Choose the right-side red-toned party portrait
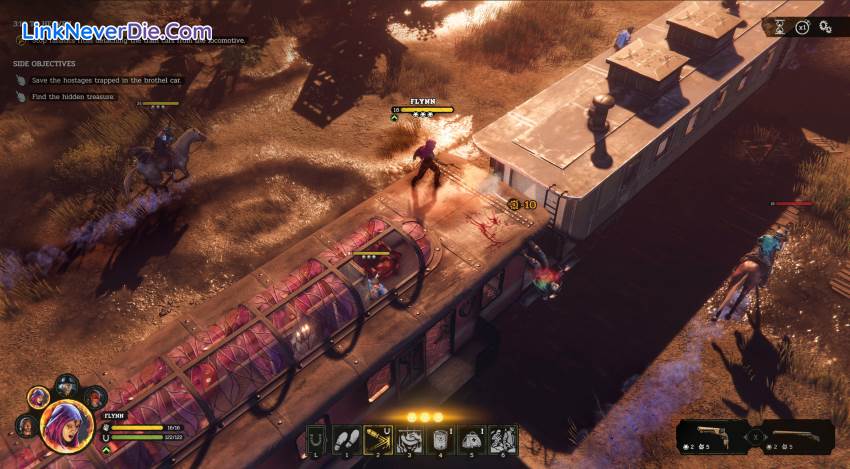This screenshot has width=850, height=469. pos(95,397)
